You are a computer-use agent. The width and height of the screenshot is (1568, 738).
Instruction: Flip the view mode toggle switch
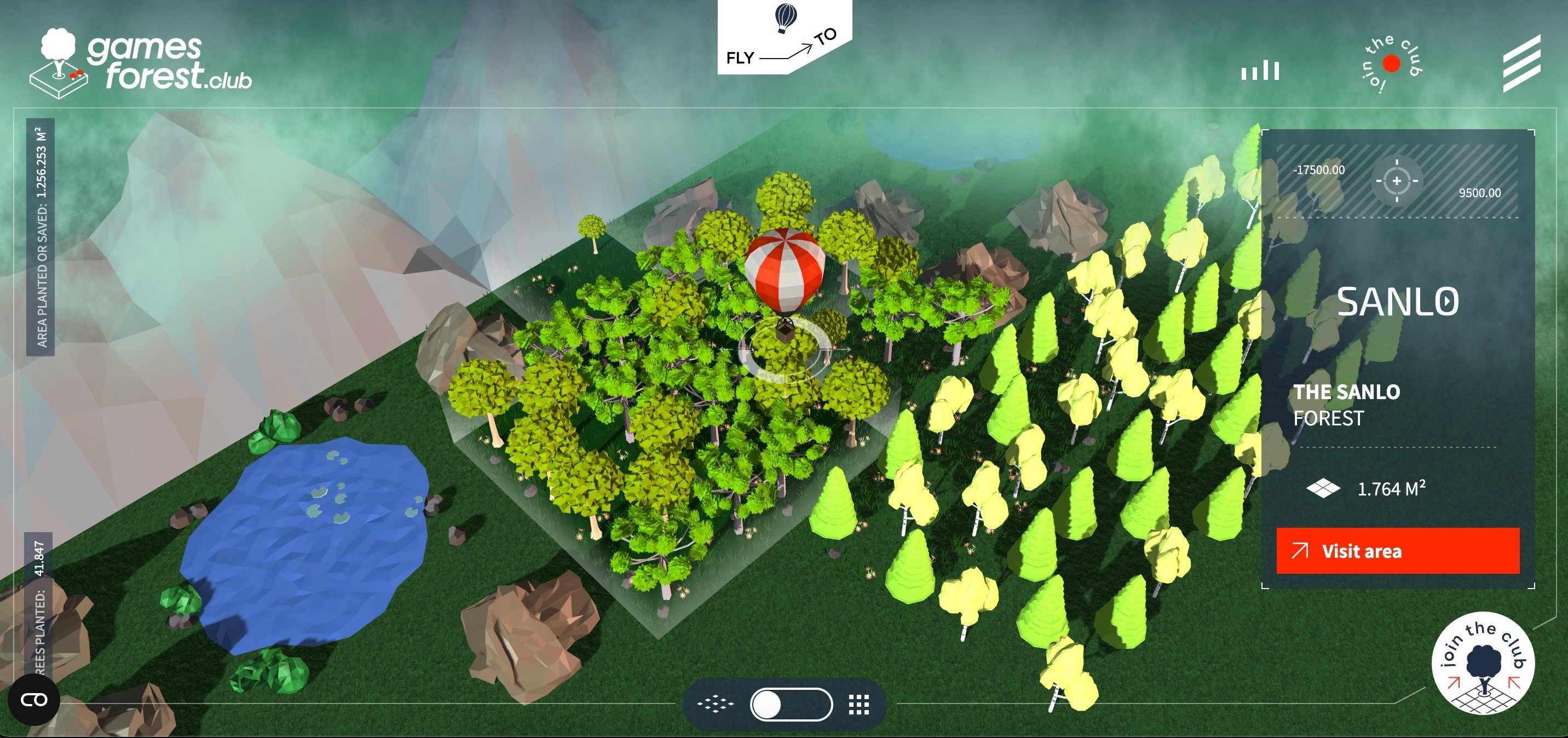(x=791, y=705)
